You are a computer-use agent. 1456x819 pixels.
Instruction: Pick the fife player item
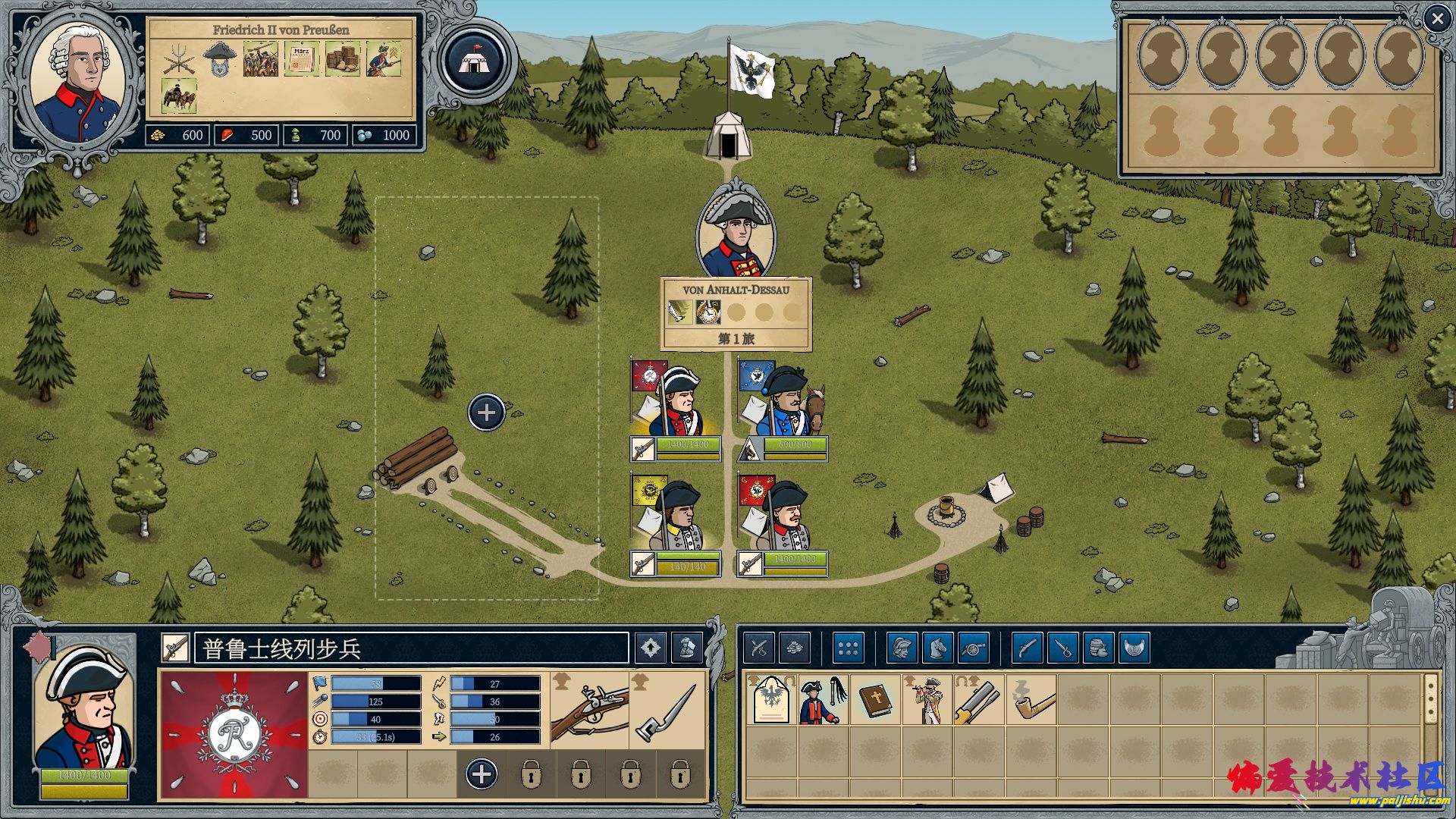(x=927, y=699)
